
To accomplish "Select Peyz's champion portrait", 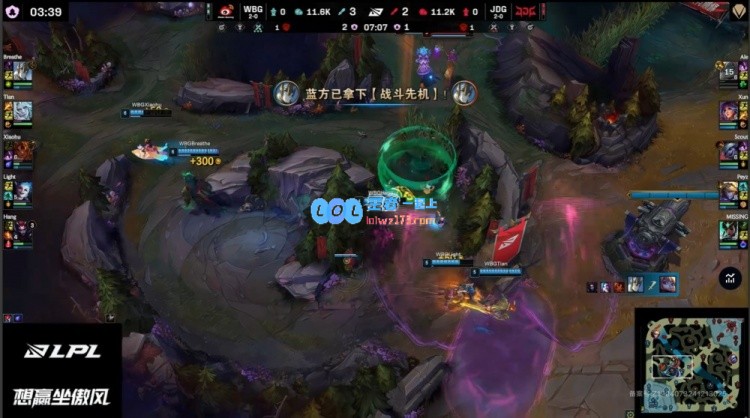I will tap(728, 191).
